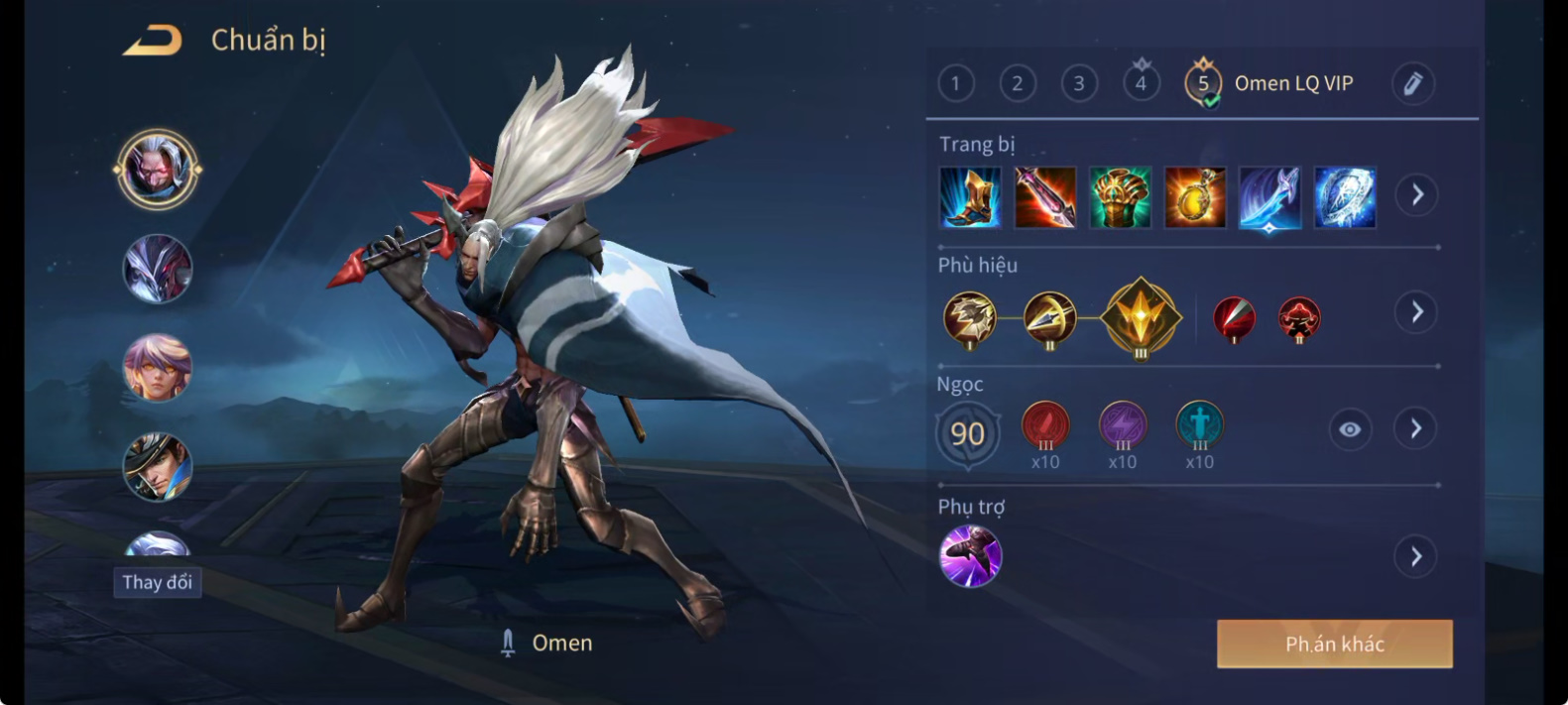Image resolution: width=1568 pixels, height=705 pixels.
Task: Open the Phù hiệu badge details arrow
Action: pos(1417,313)
